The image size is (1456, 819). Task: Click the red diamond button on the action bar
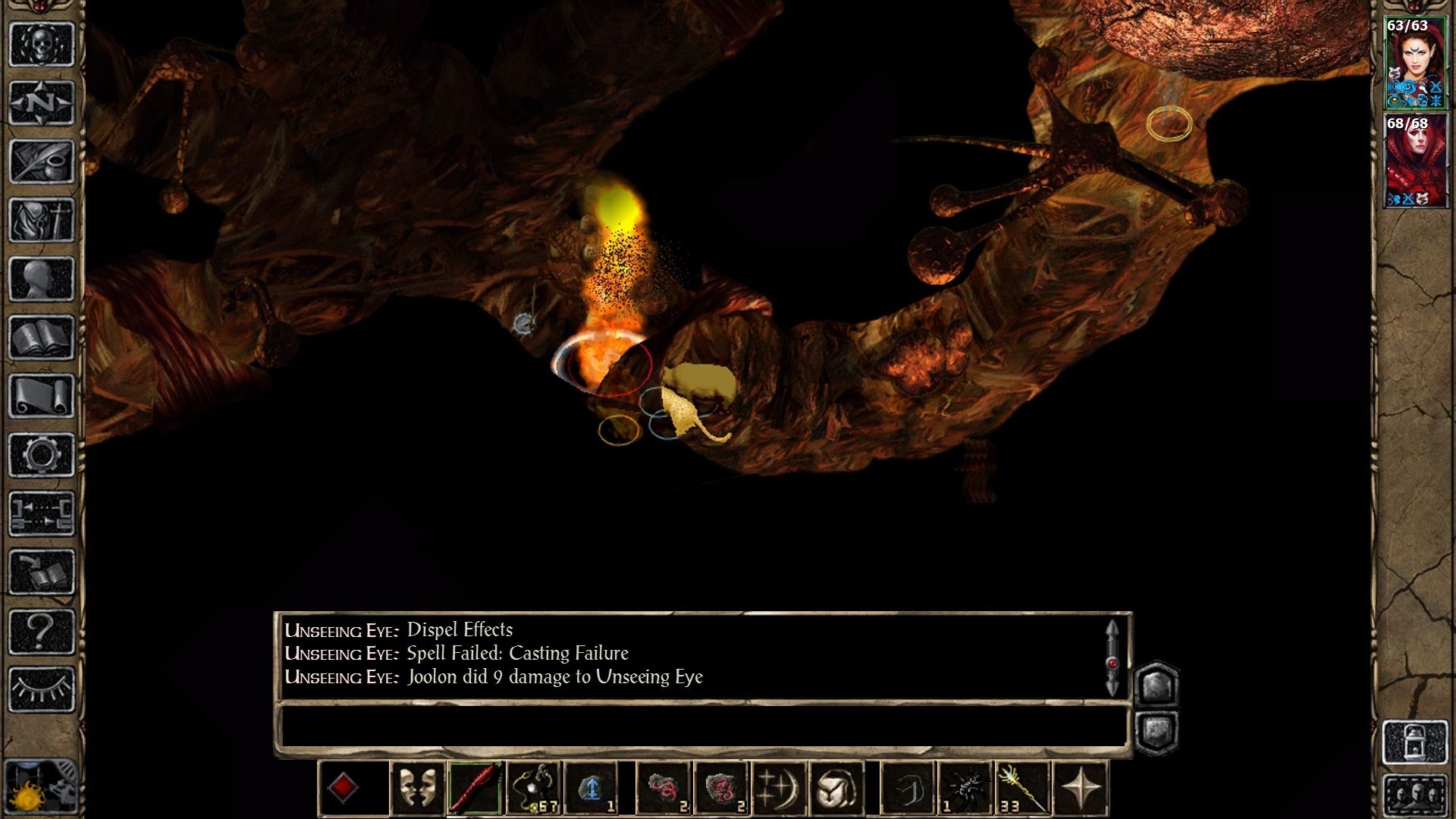pyautogui.click(x=343, y=787)
